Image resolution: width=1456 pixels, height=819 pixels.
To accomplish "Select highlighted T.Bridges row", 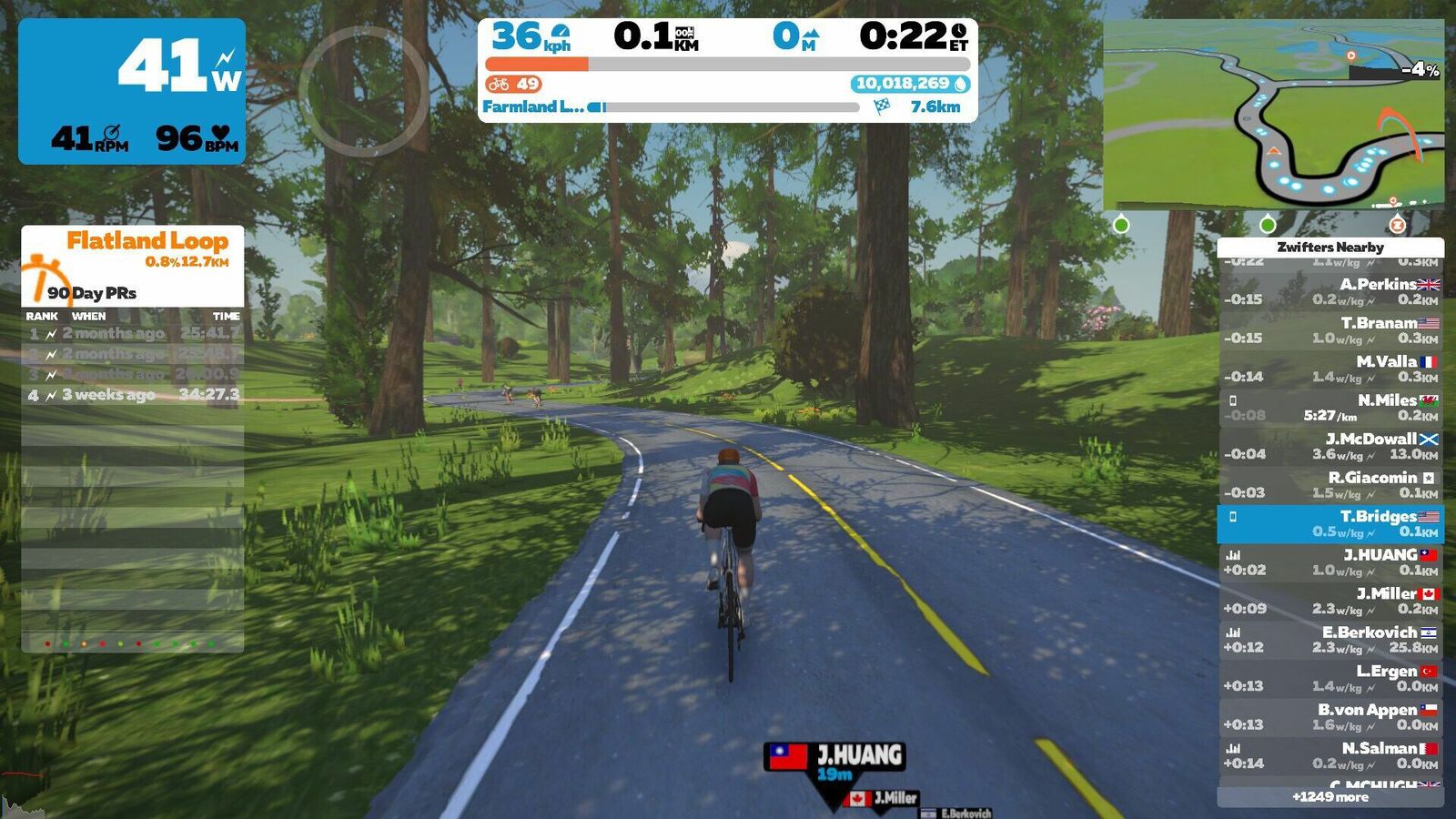I will (1330, 523).
